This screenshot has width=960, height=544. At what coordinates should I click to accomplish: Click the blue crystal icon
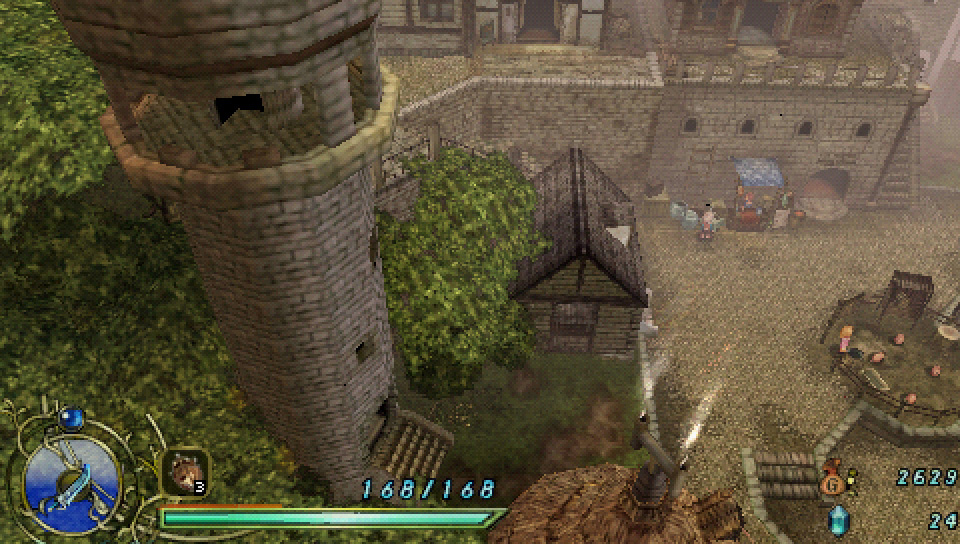837,520
